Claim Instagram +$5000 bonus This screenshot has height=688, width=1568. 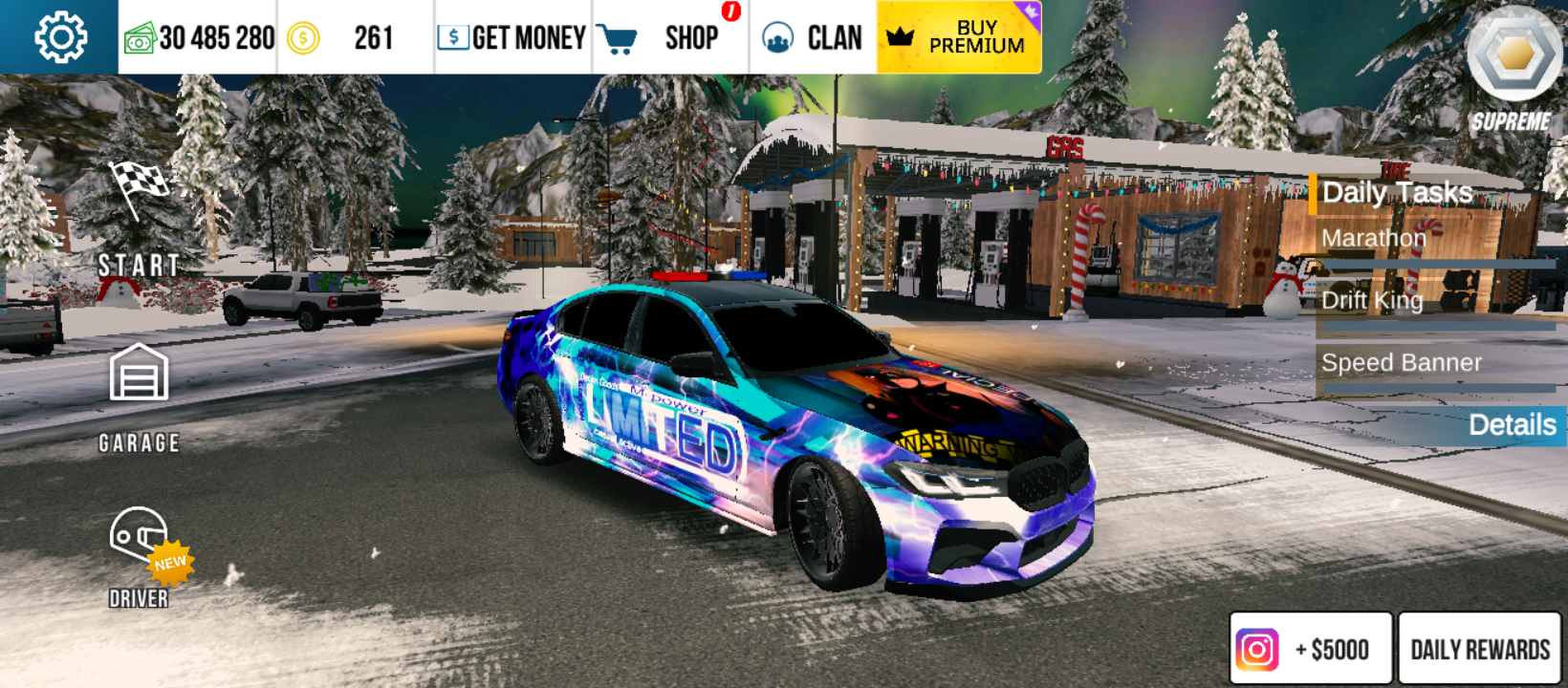tap(1311, 649)
